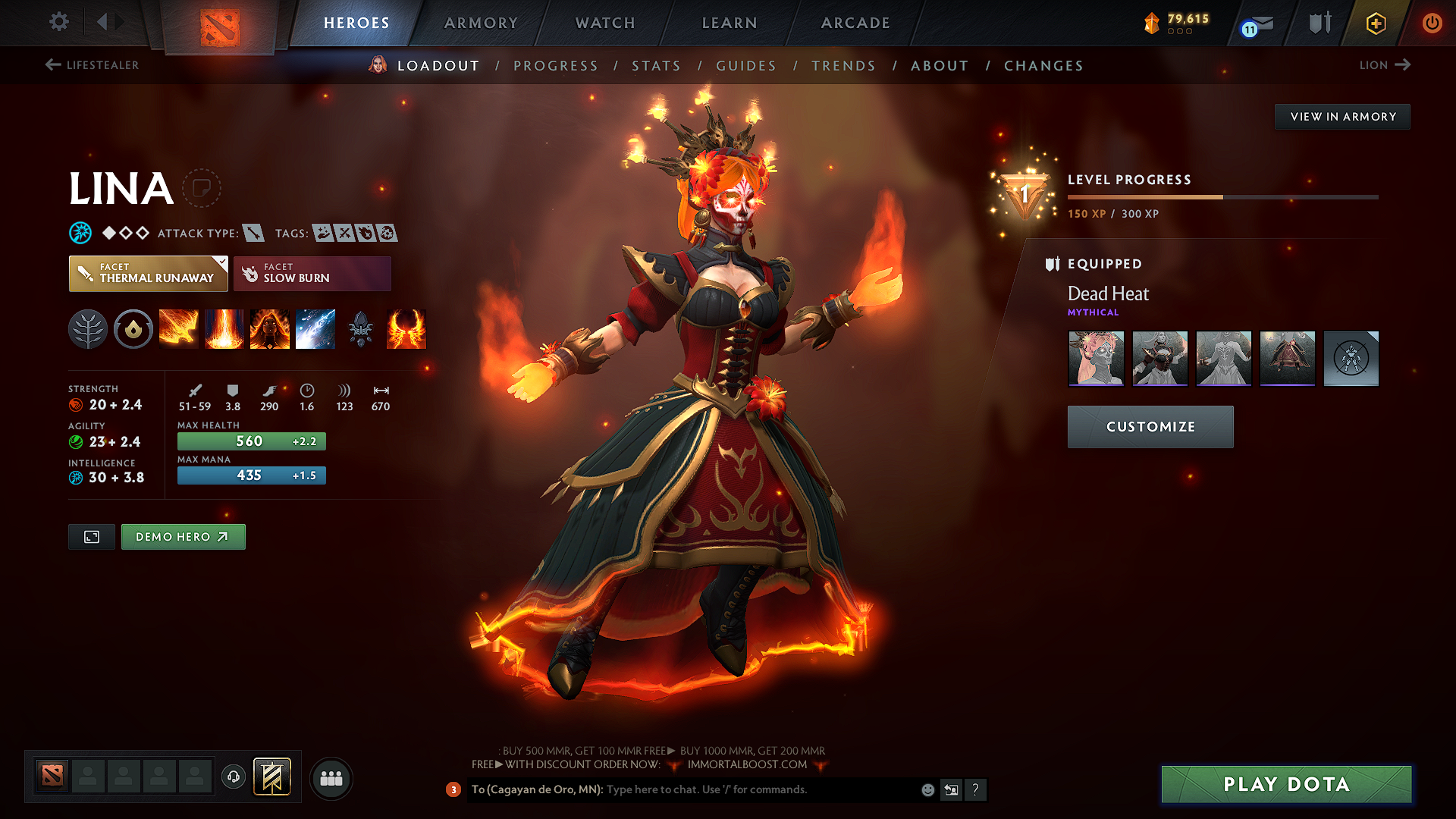Open the Arcade tab
Viewport: 1456px width, 819px height.
(855, 23)
